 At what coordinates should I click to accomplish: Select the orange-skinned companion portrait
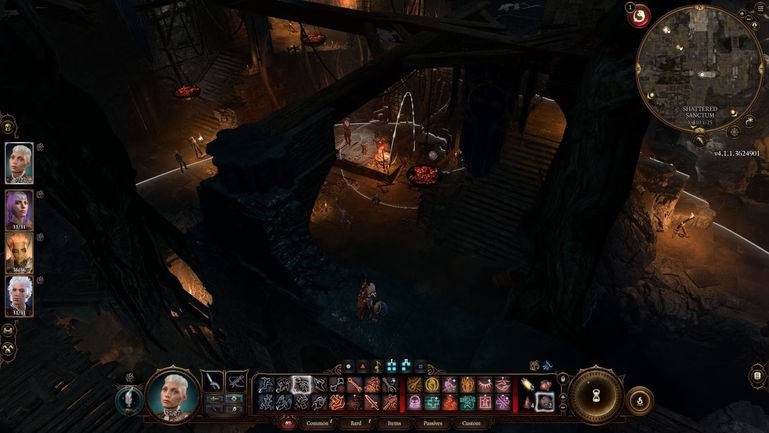coord(19,253)
